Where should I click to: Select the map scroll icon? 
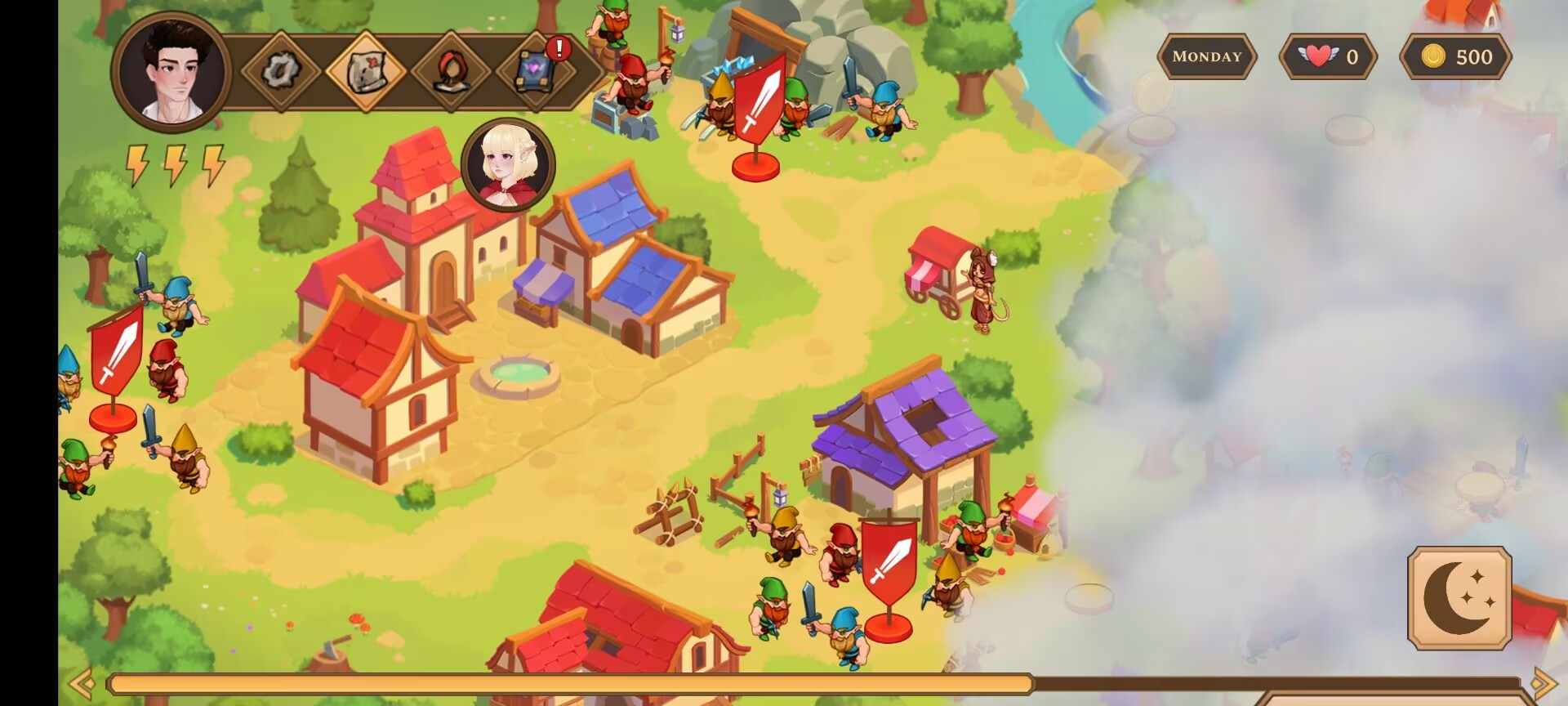pyautogui.click(x=365, y=70)
